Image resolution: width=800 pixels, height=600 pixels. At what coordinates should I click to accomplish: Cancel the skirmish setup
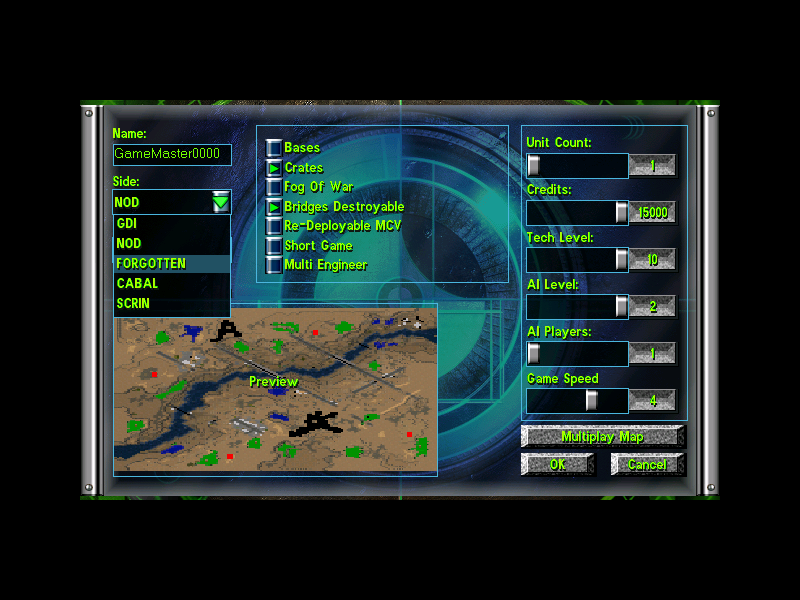point(647,465)
